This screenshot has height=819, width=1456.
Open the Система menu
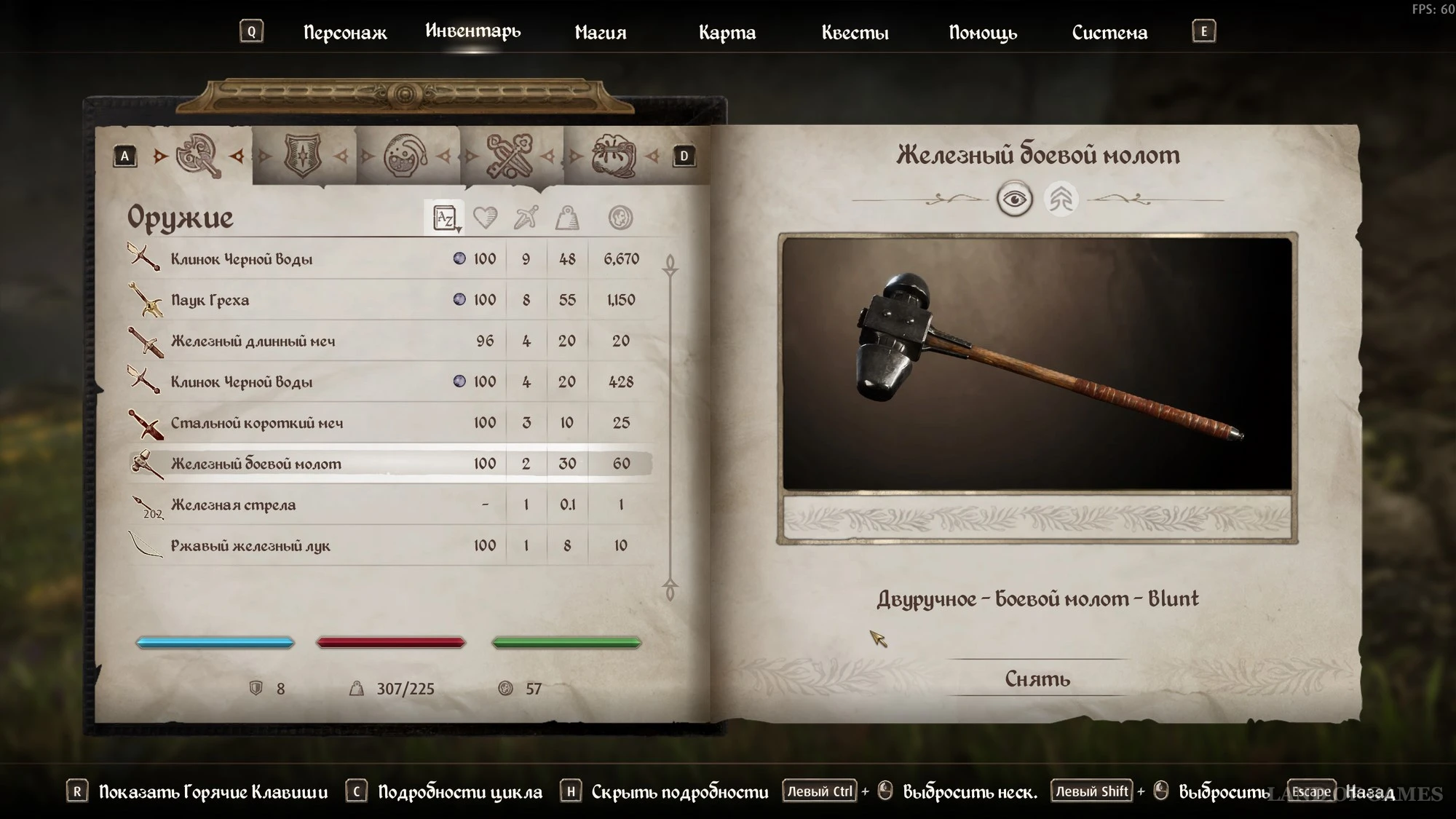coord(1109,33)
